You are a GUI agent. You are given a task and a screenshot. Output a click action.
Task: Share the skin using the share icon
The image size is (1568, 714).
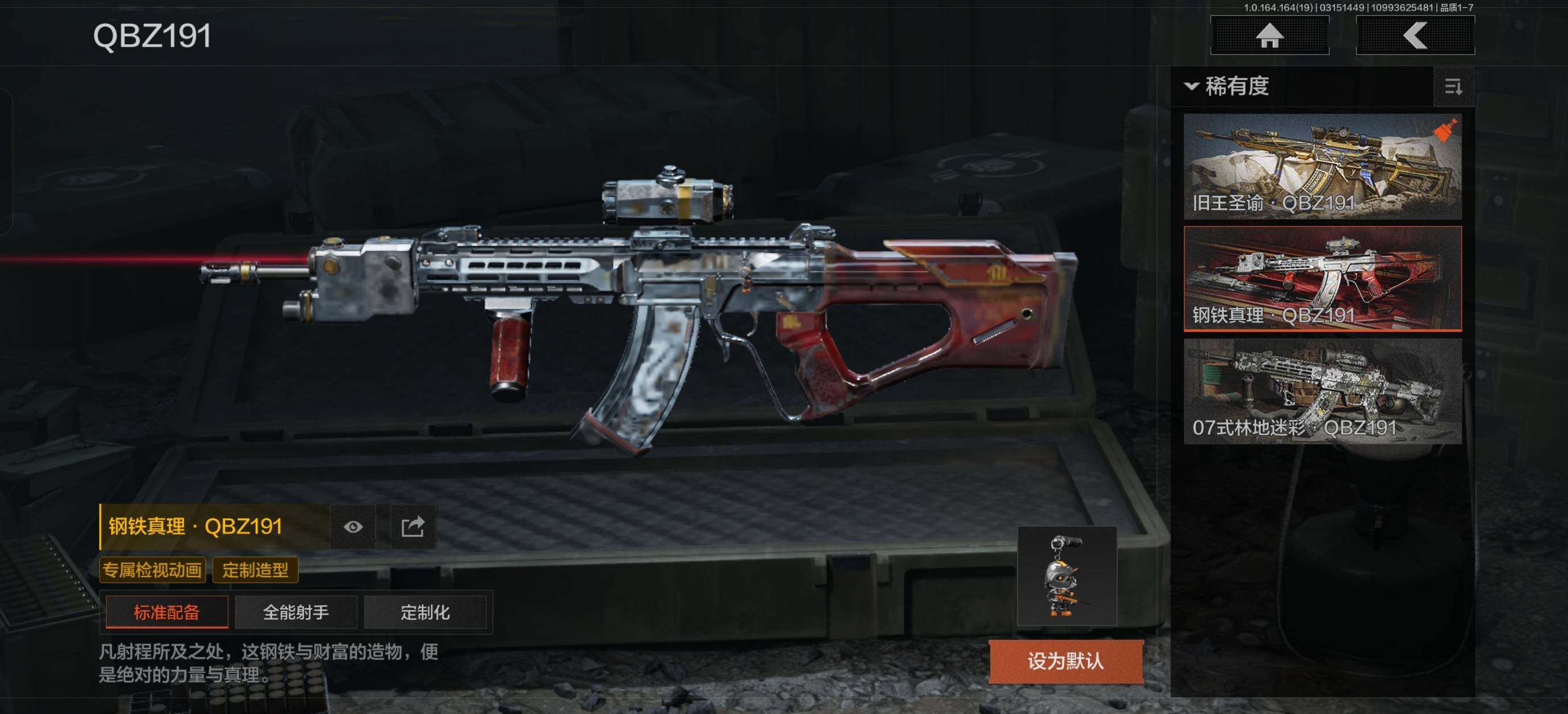point(412,527)
